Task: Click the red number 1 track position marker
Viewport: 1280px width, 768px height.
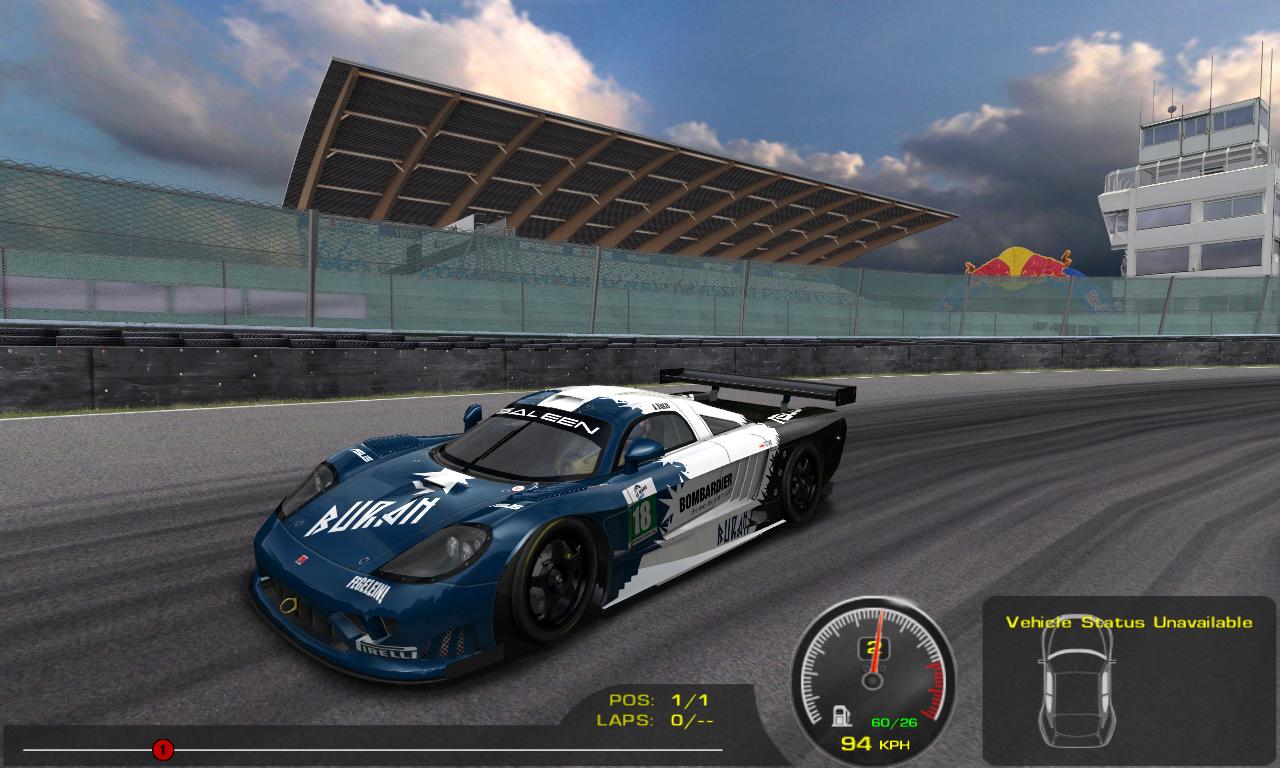Action: [x=163, y=749]
